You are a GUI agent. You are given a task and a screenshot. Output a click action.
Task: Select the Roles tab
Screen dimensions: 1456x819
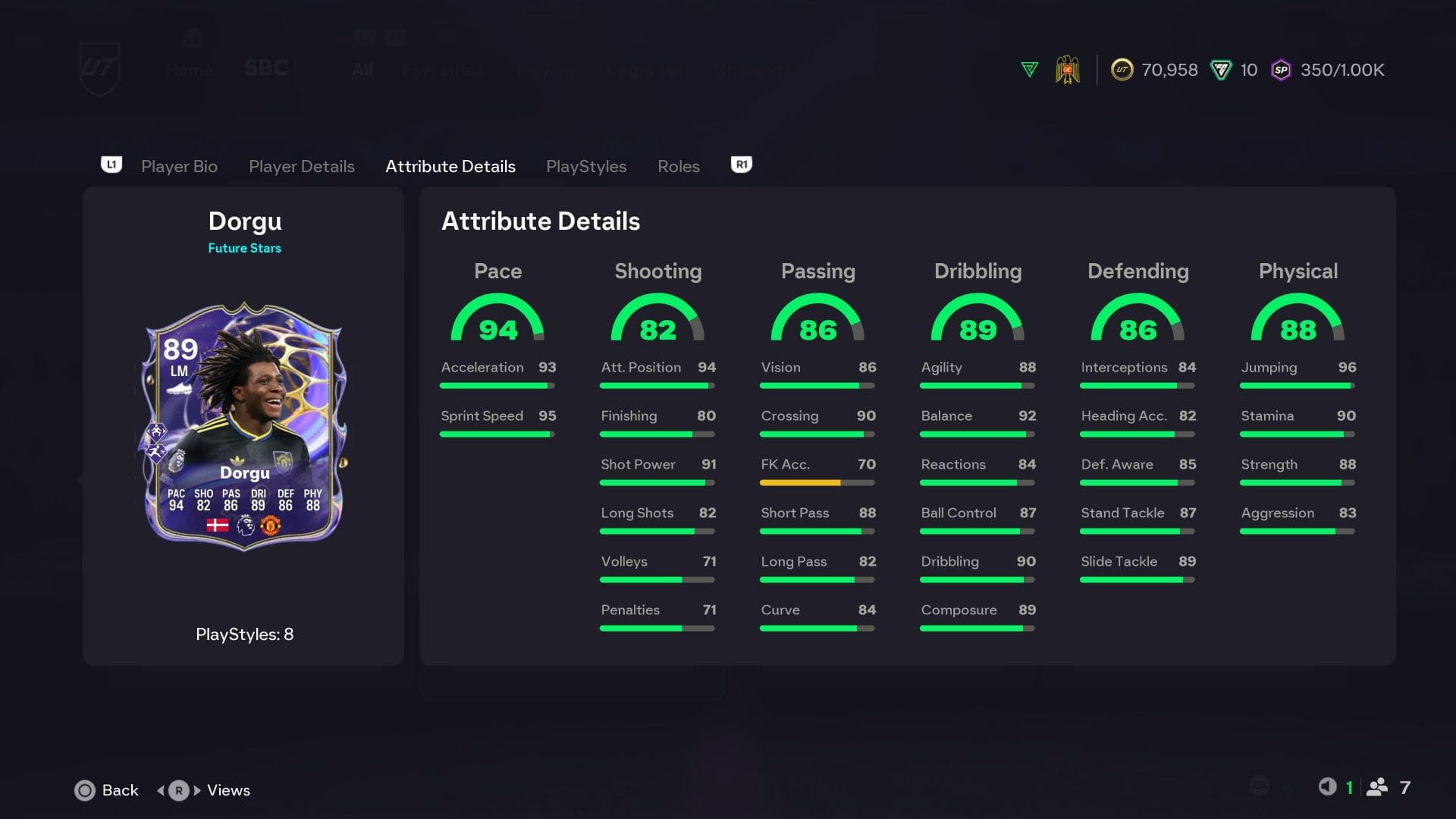[678, 166]
